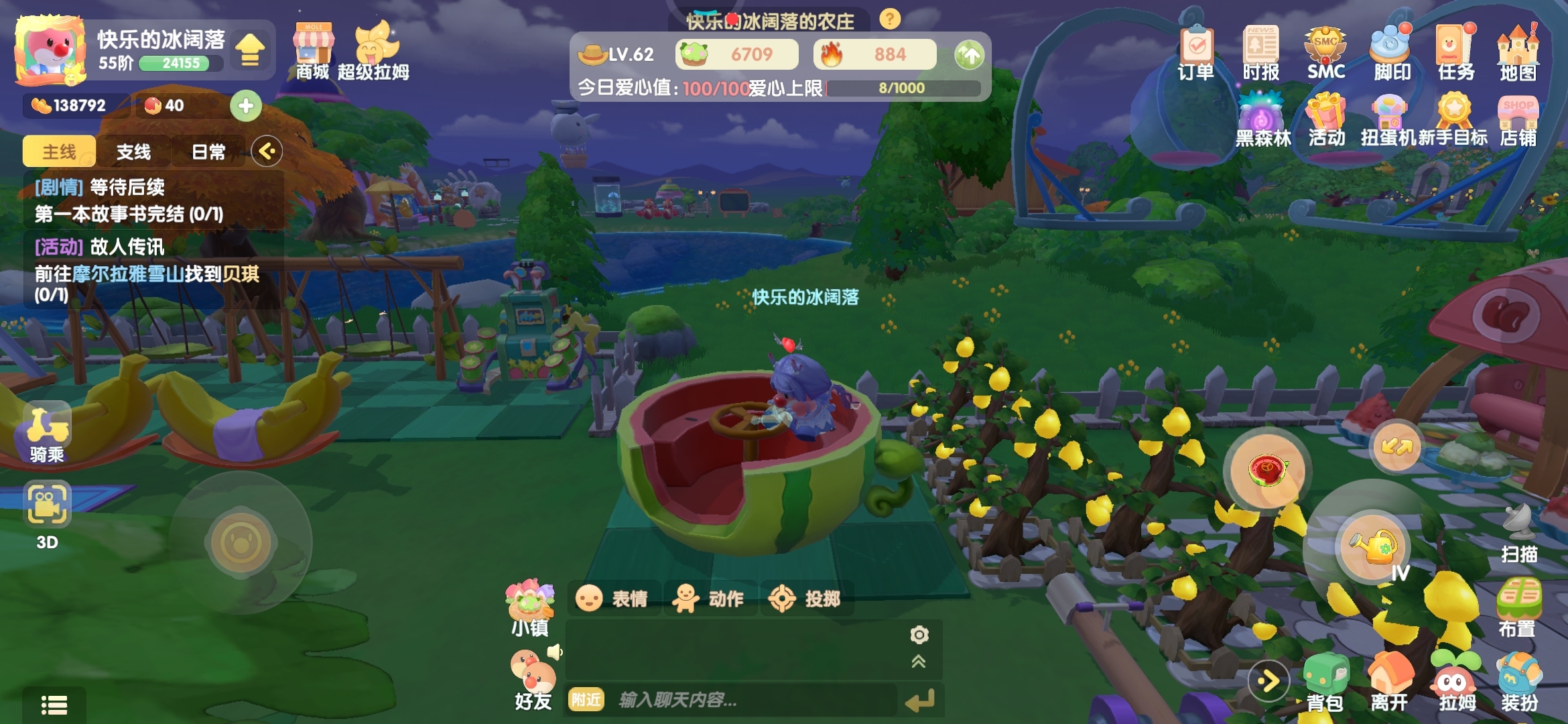Switch to the 日常 quest tab
The height and width of the screenshot is (724, 1568).
coord(208,152)
